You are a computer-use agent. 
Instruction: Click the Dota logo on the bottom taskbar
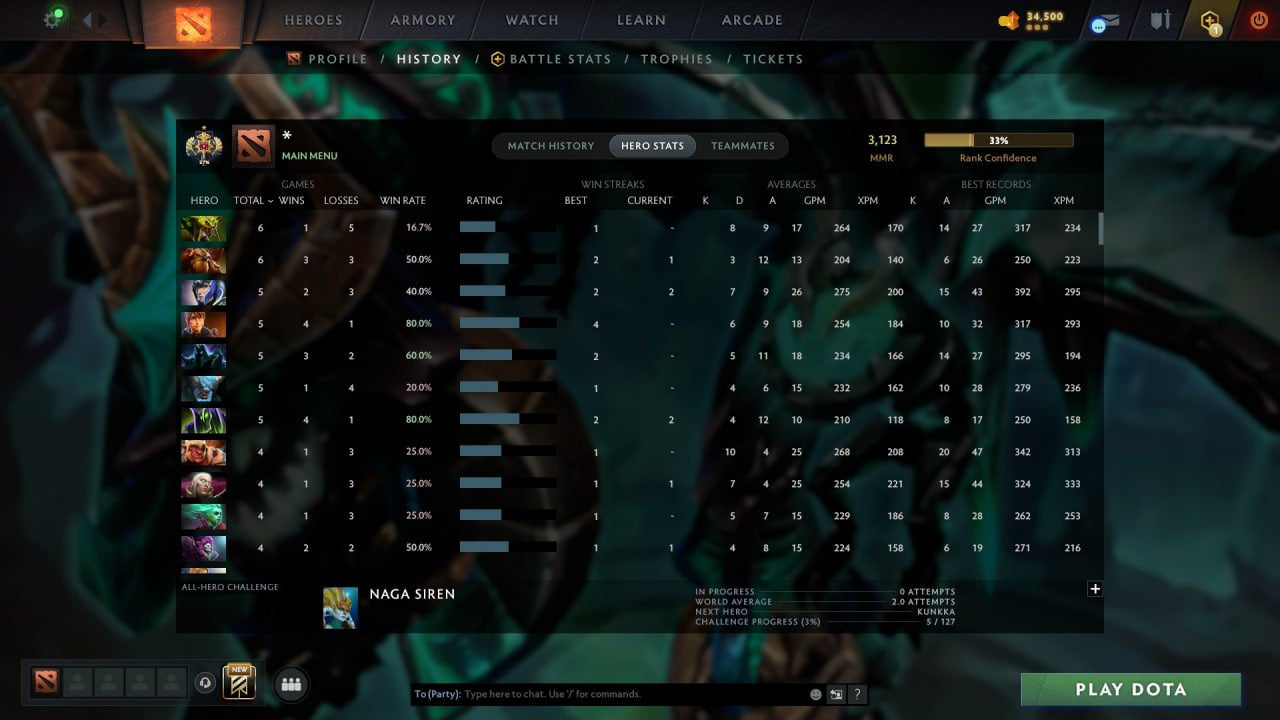[44, 683]
